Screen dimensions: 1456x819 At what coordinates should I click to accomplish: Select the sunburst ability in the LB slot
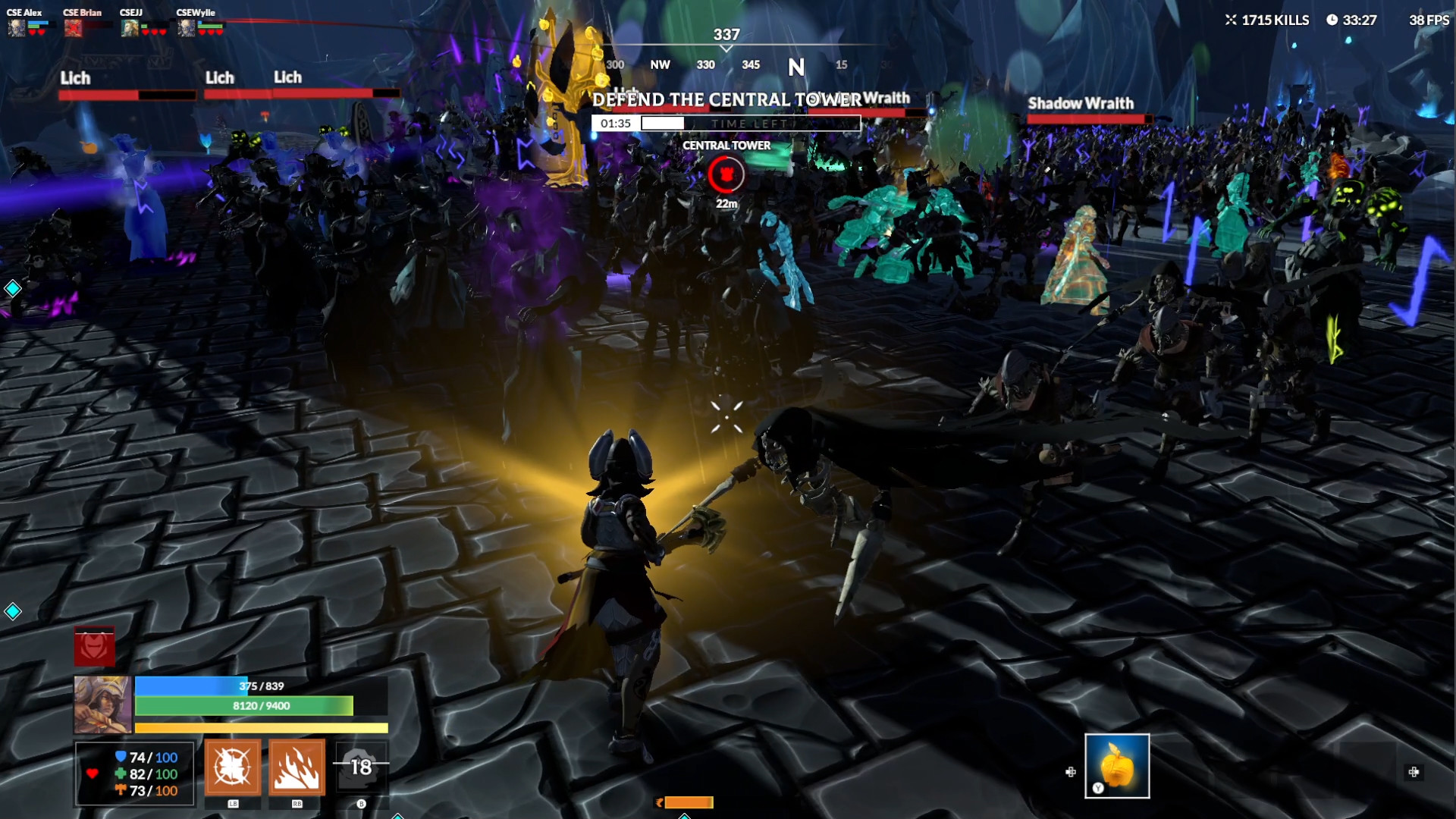coord(233,767)
